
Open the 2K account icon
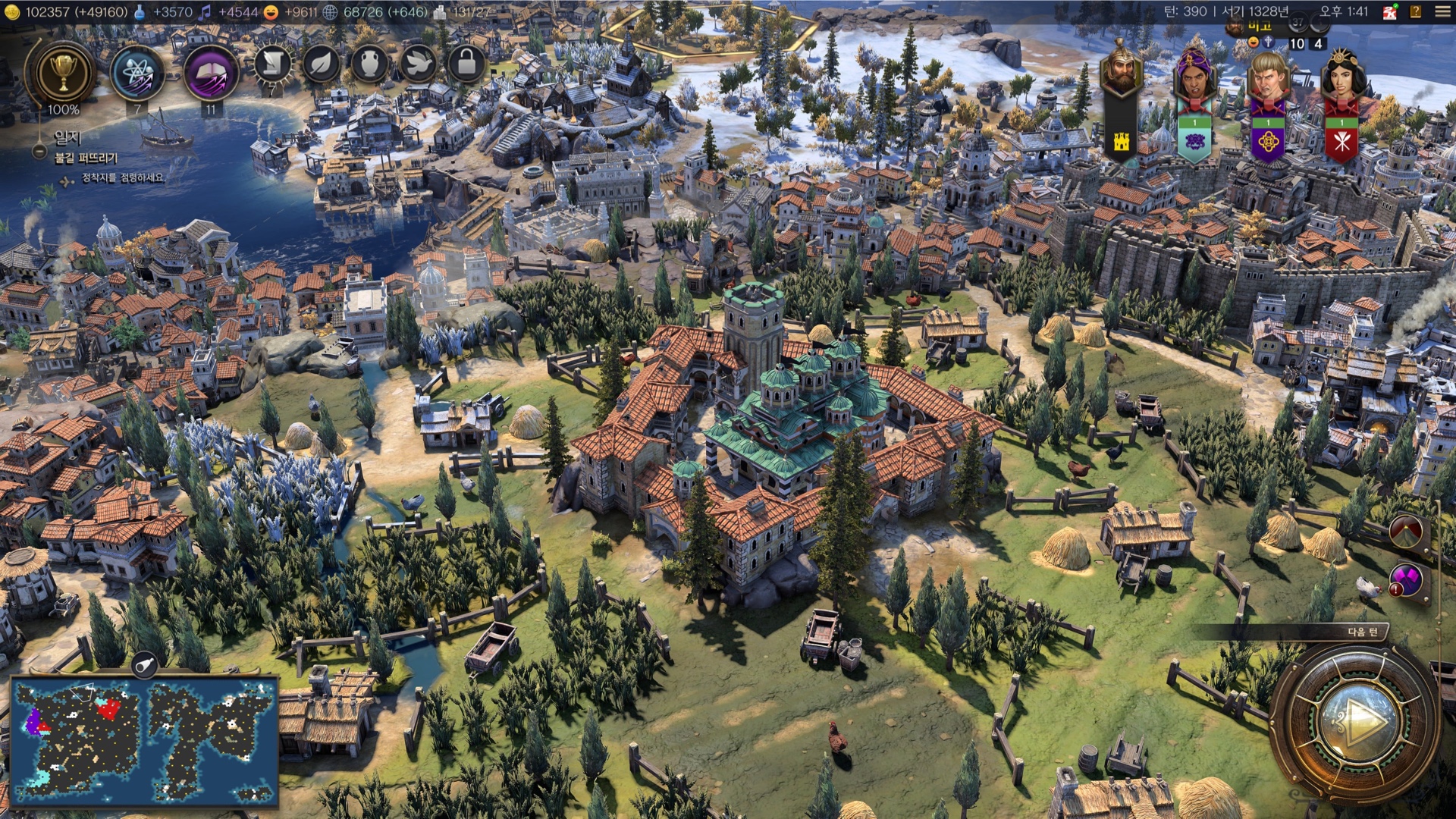[x=1390, y=12]
